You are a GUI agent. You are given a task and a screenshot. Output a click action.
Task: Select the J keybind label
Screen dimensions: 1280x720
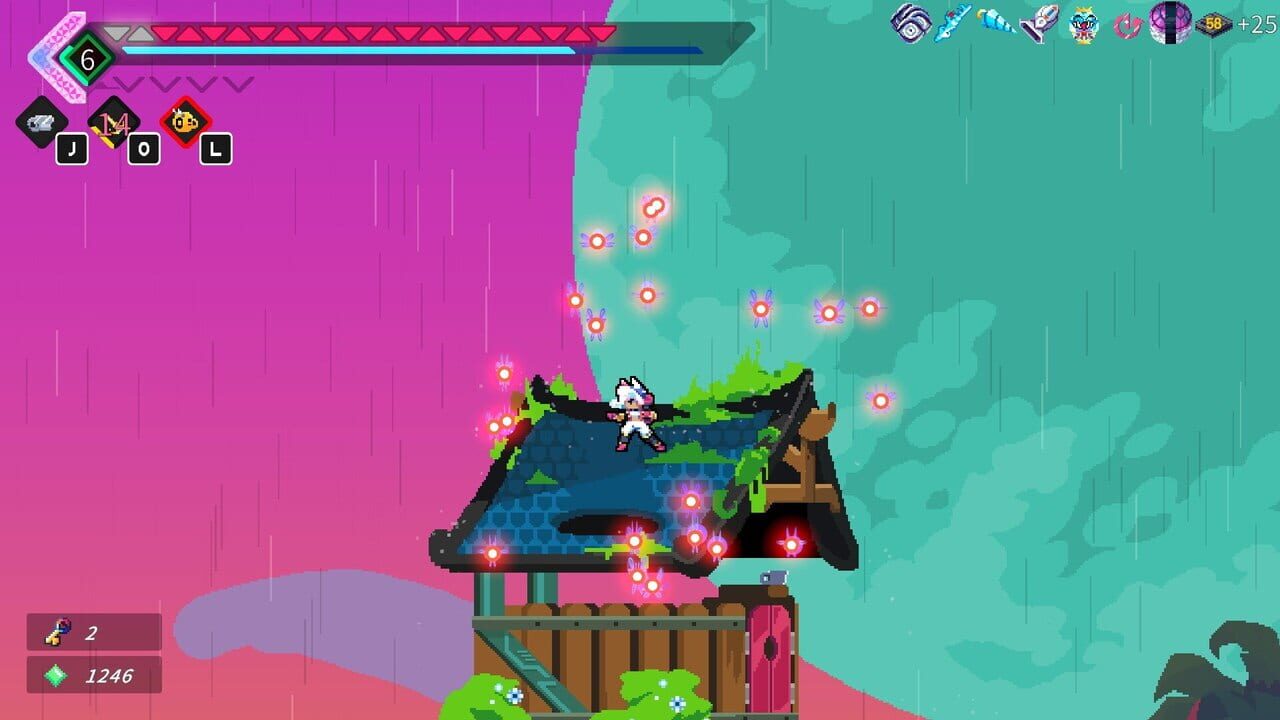pos(72,148)
